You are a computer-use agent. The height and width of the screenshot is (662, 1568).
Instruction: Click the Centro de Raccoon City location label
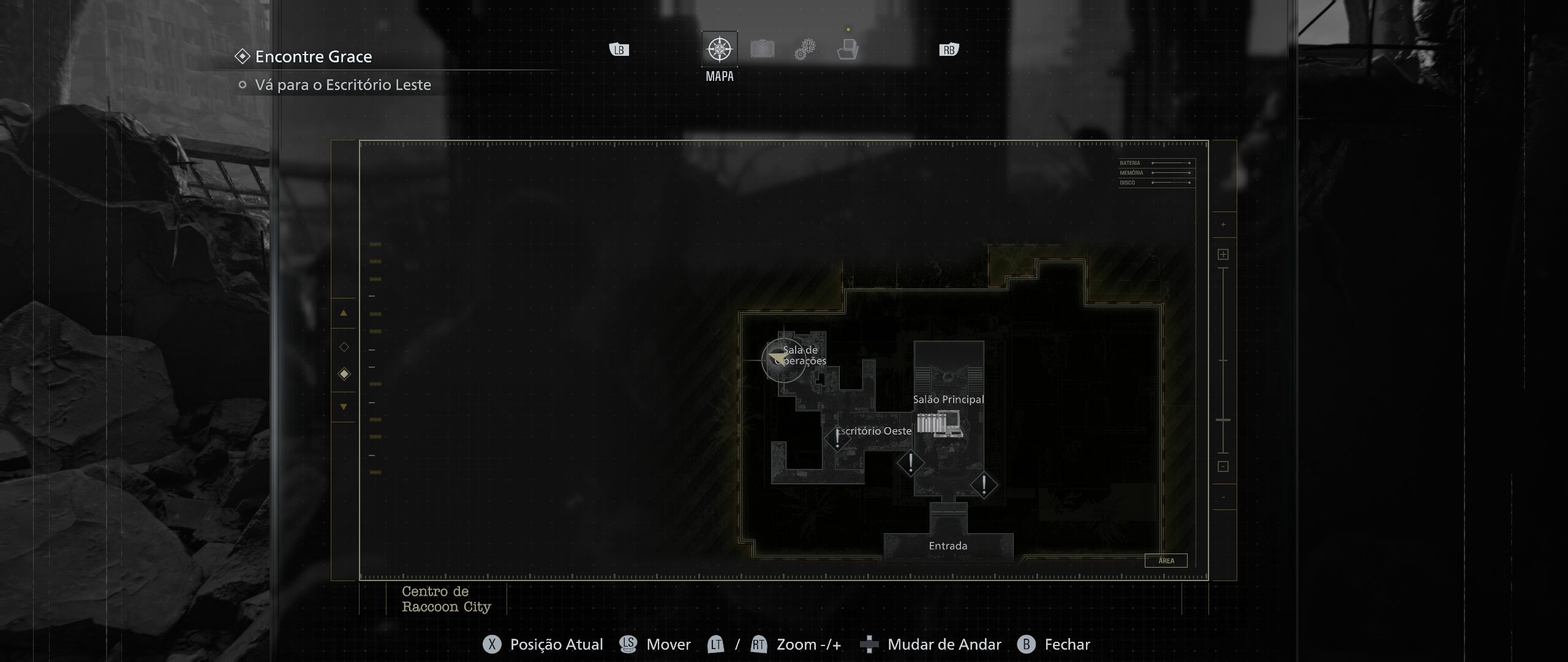(x=447, y=599)
